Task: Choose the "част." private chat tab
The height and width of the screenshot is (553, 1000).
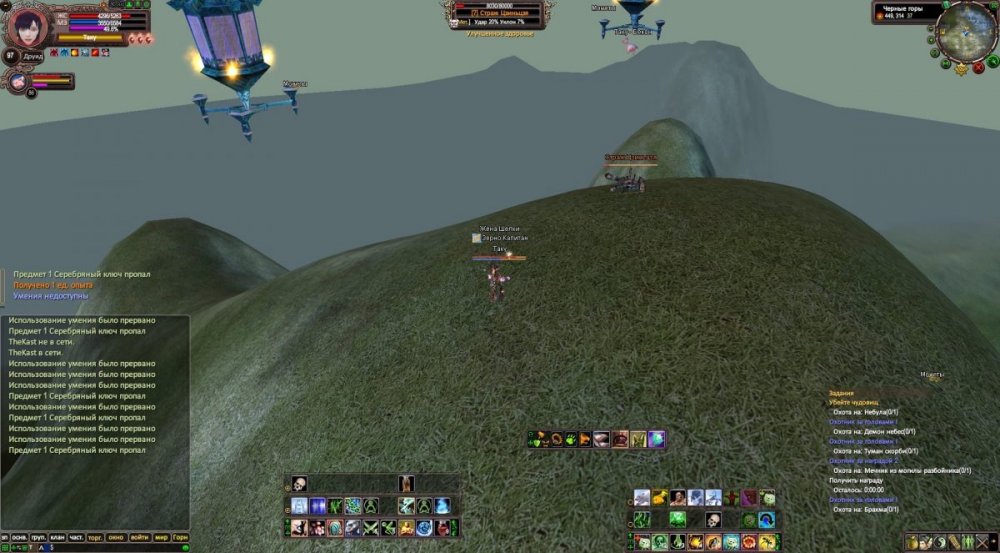Action: click(x=76, y=537)
